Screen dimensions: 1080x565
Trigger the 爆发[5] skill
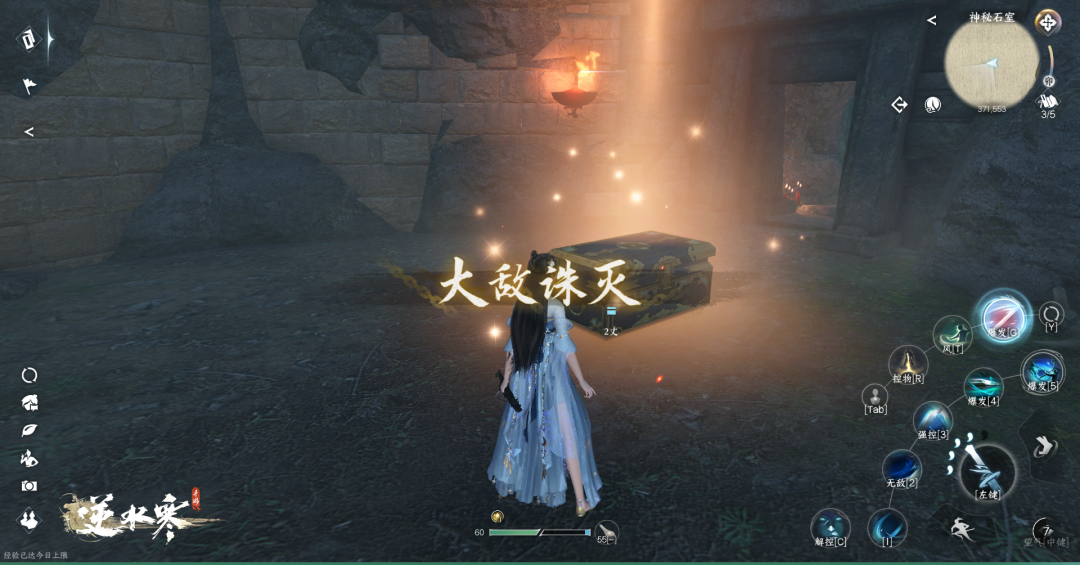point(1042,371)
